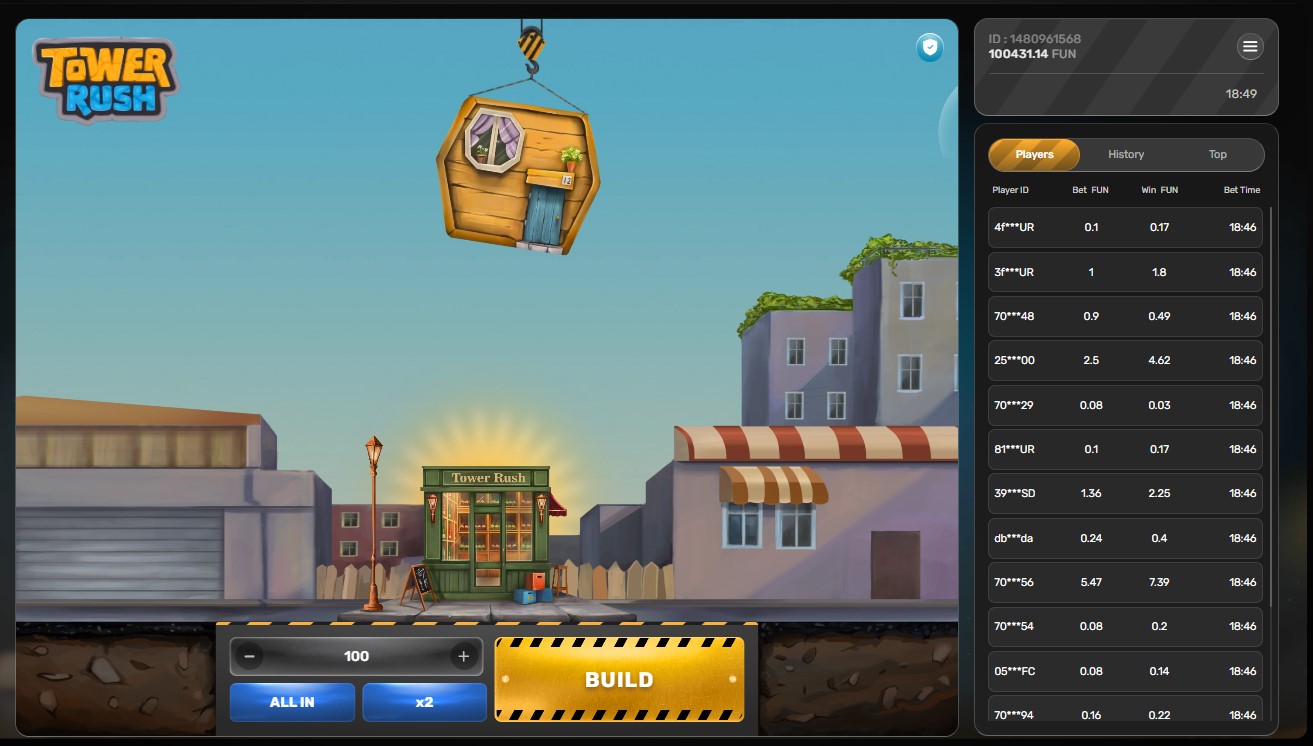Select player row 70***56
Viewport: 1313px width, 746px height.
(1125, 582)
